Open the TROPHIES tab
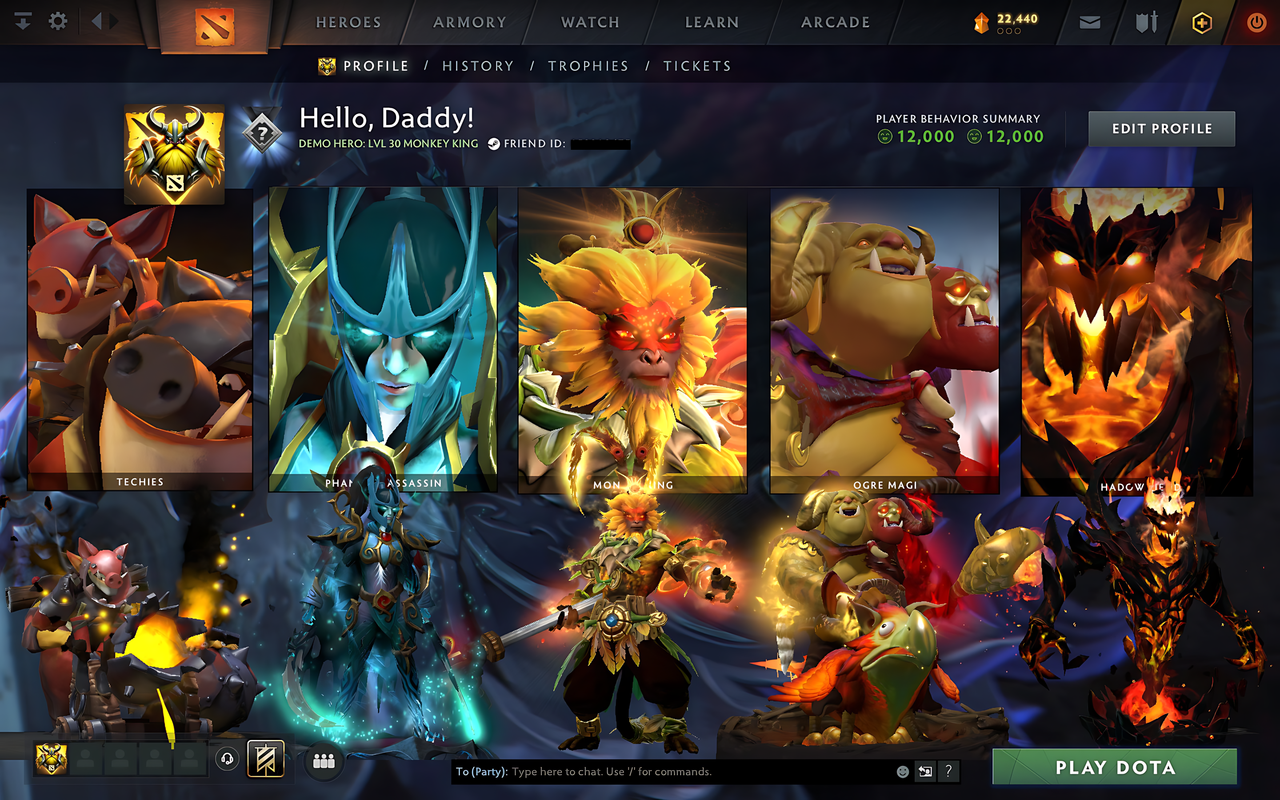Screen dimensions: 1280x800 [588, 65]
